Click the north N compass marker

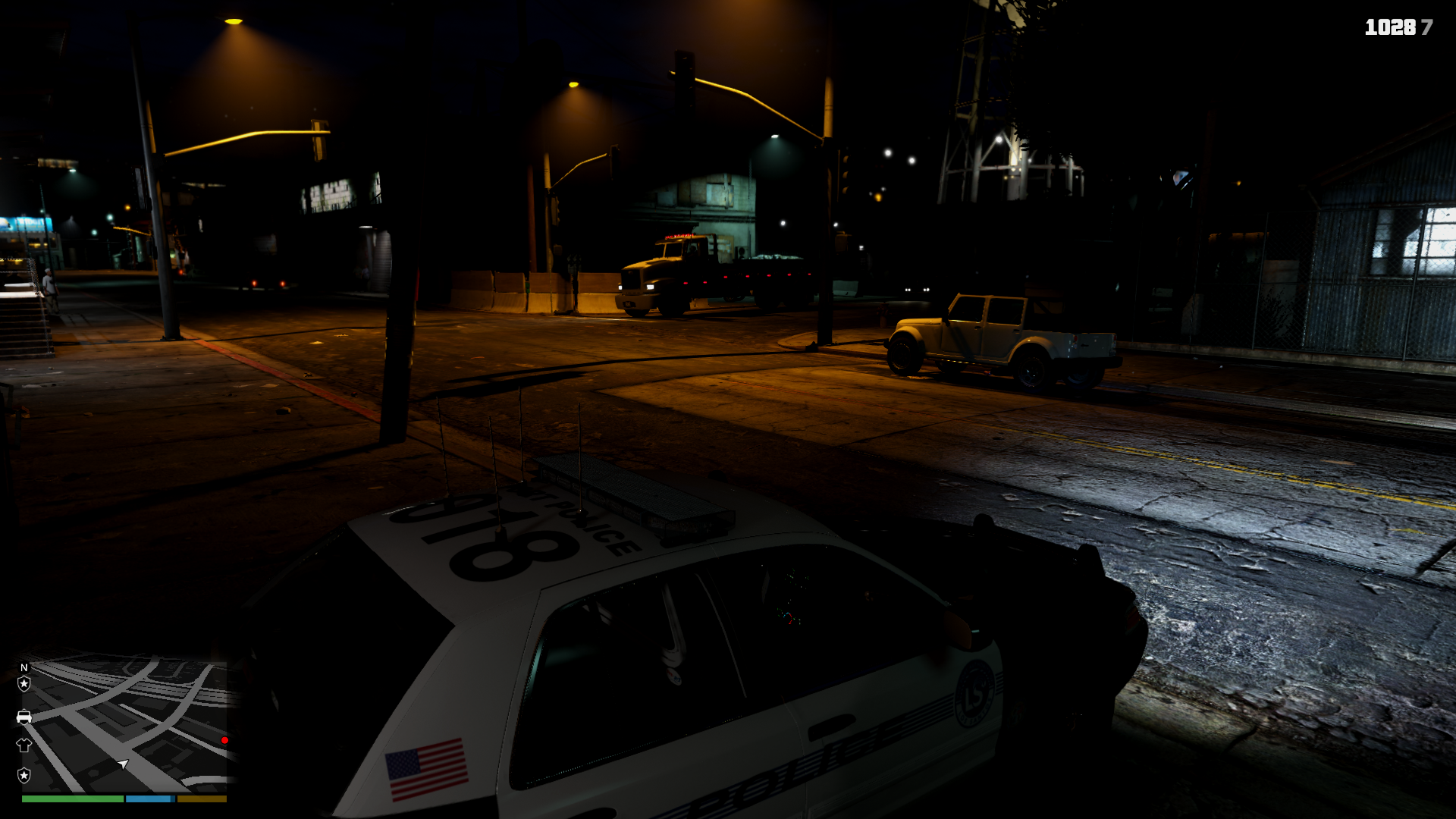point(24,667)
